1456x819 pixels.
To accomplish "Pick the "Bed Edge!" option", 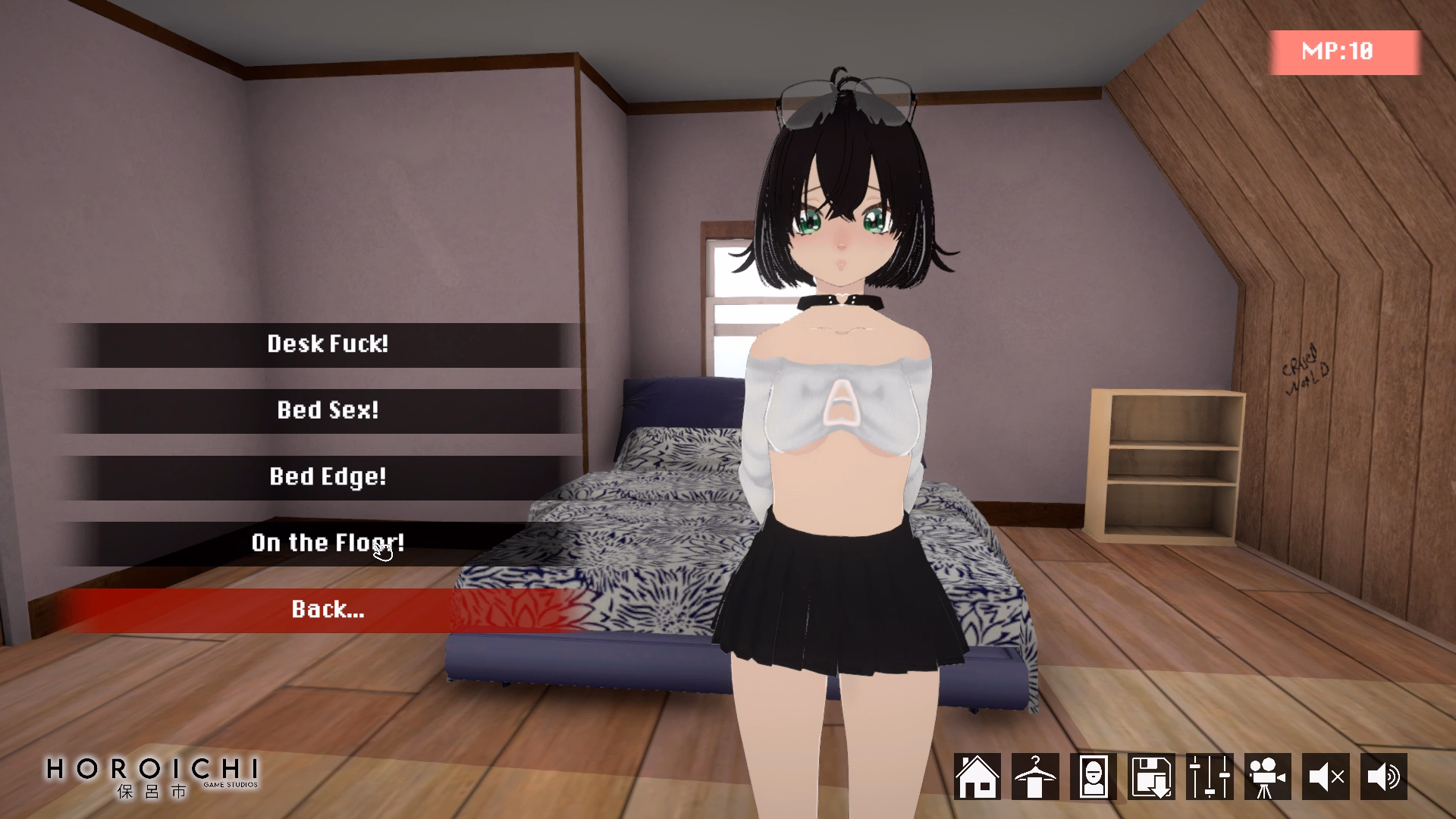I will pos(328,476).
